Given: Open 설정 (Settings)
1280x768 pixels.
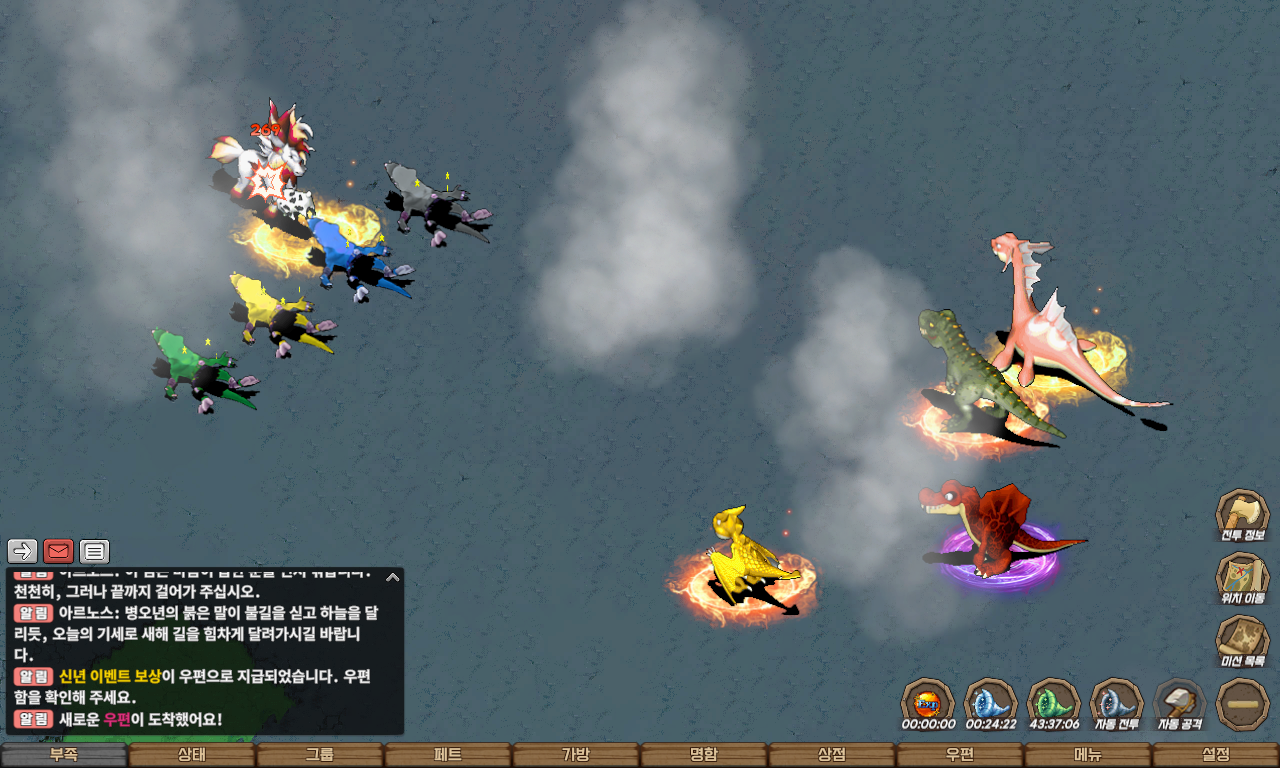Looking at the screenshot, I should [1216, 755].
